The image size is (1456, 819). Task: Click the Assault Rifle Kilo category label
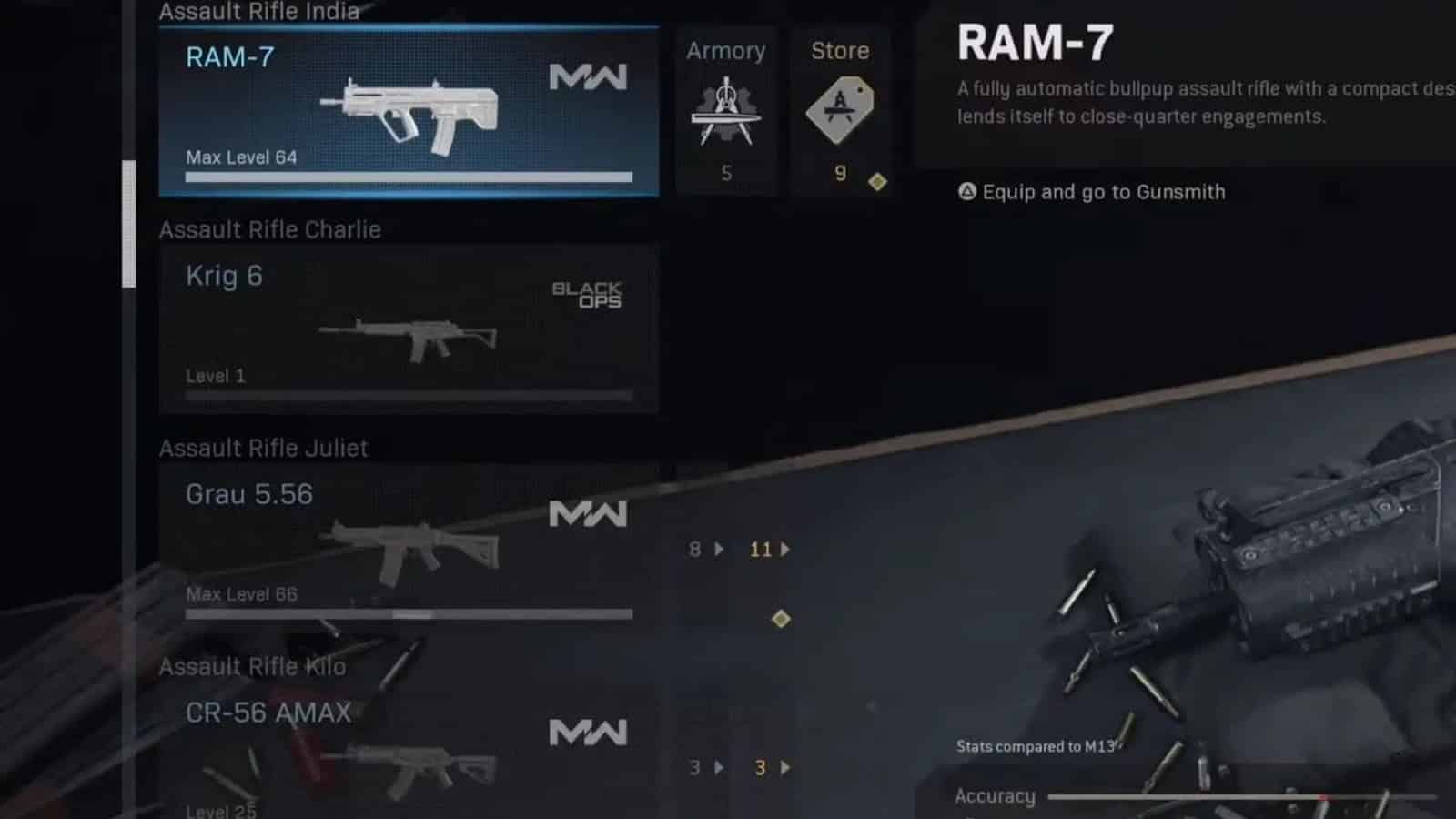pyautogui.click(x=252, y=667)
